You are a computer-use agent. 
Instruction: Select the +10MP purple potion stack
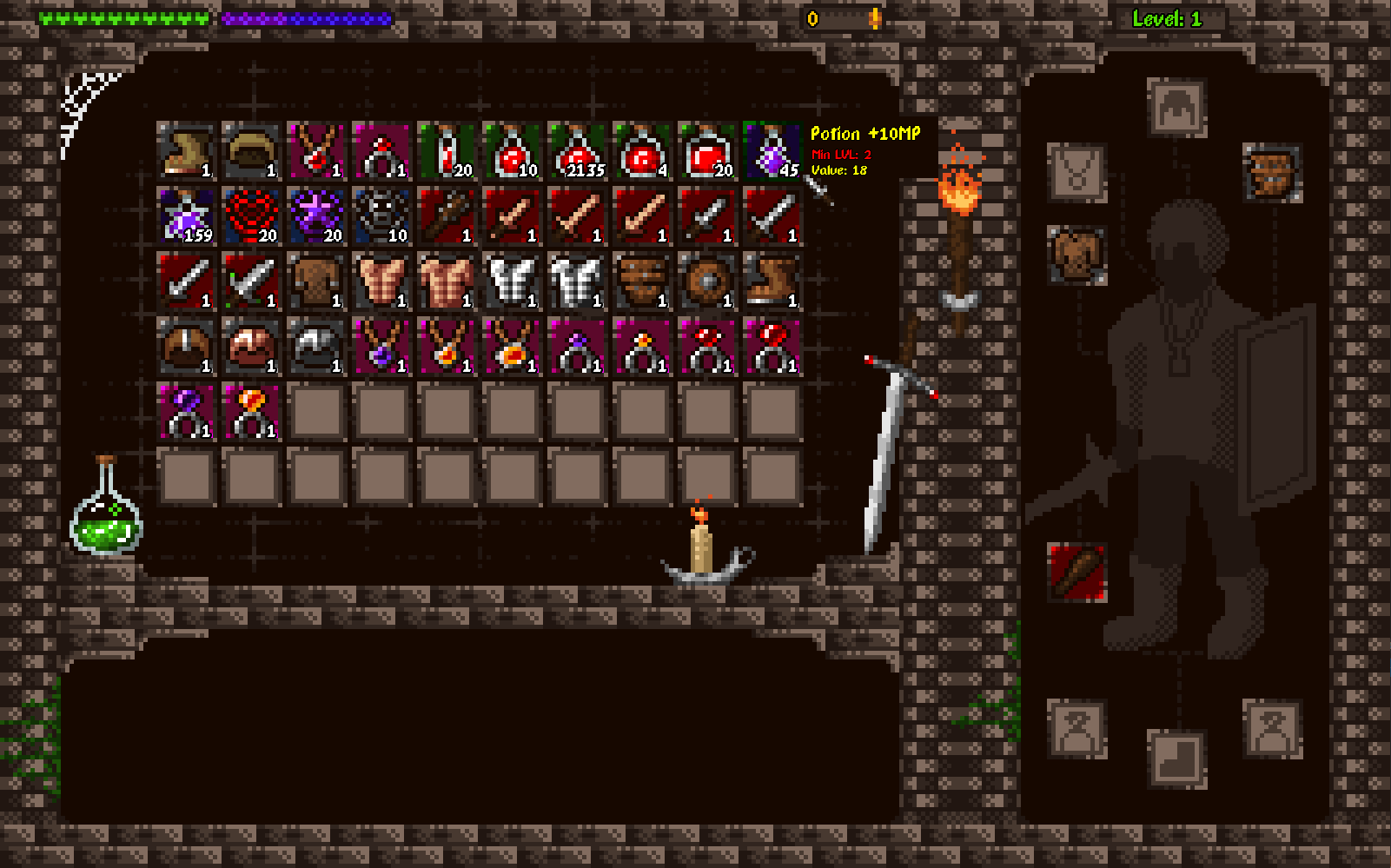coord(772,151)
